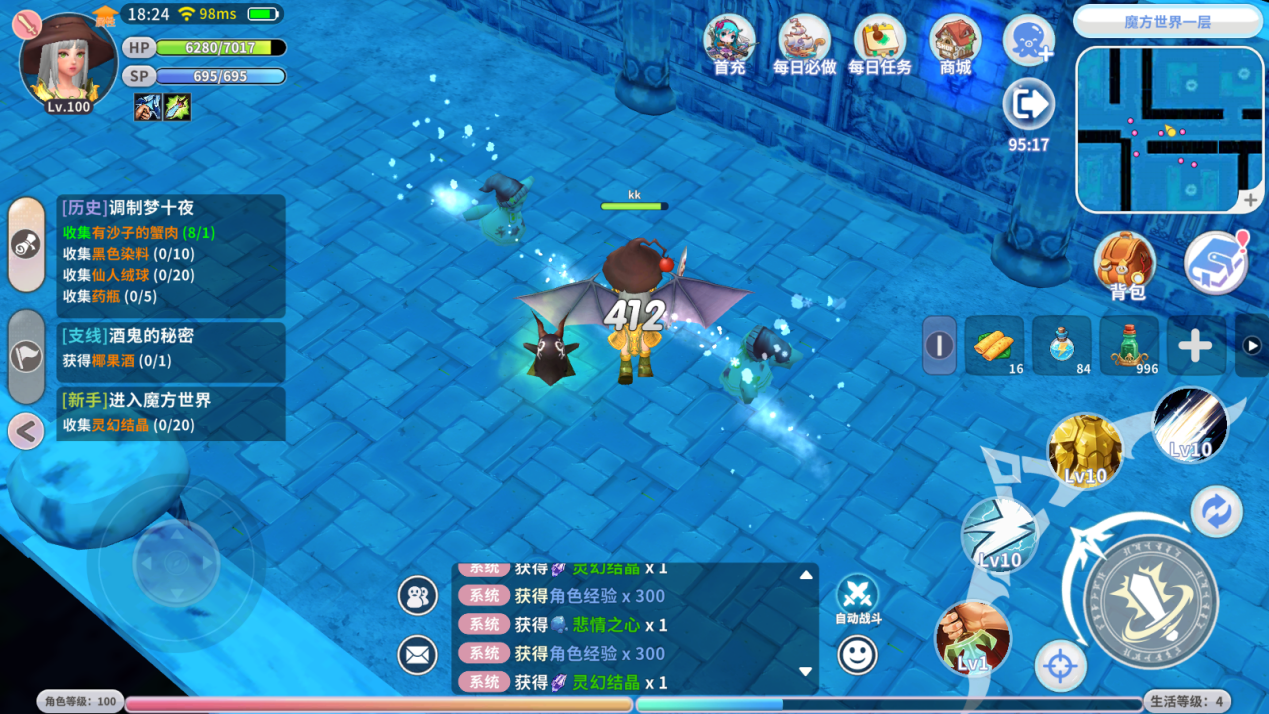Viewport: 1269px width, 714px height.
Task: Open the 每日必做 daily activities
Action: [804, 45]
